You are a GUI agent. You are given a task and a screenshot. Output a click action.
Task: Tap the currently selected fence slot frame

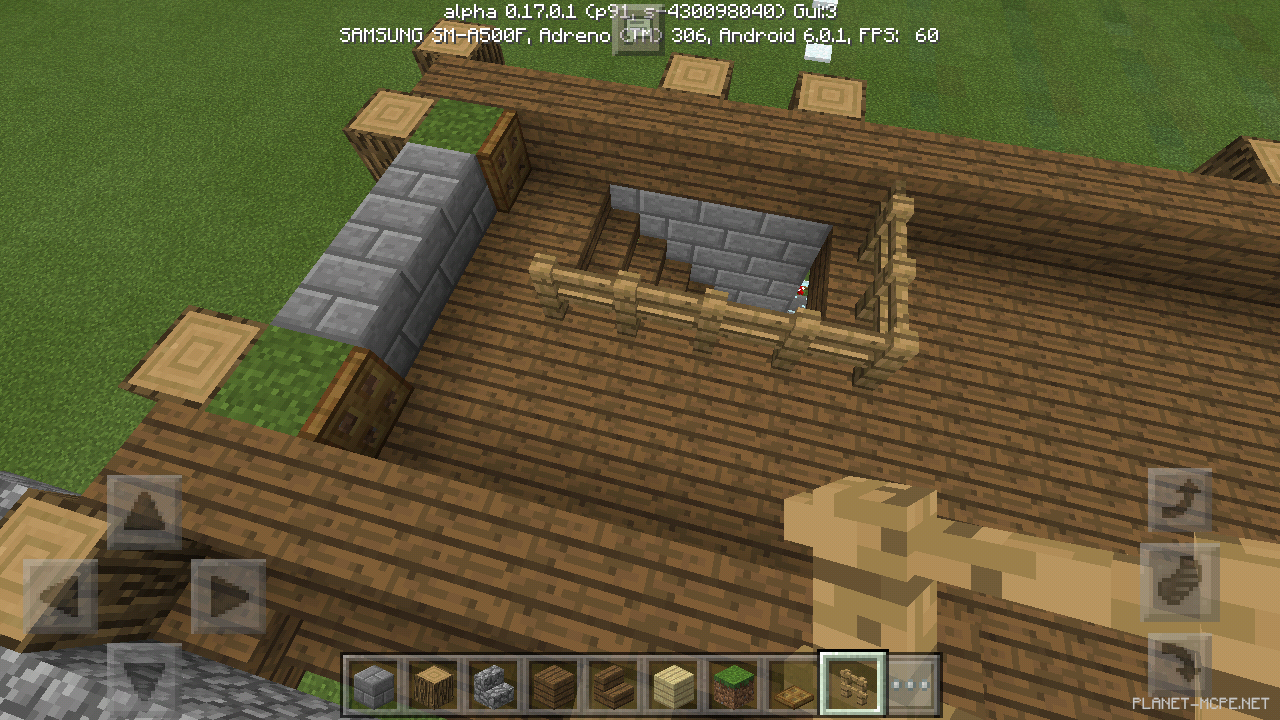(x=851, y=682)
